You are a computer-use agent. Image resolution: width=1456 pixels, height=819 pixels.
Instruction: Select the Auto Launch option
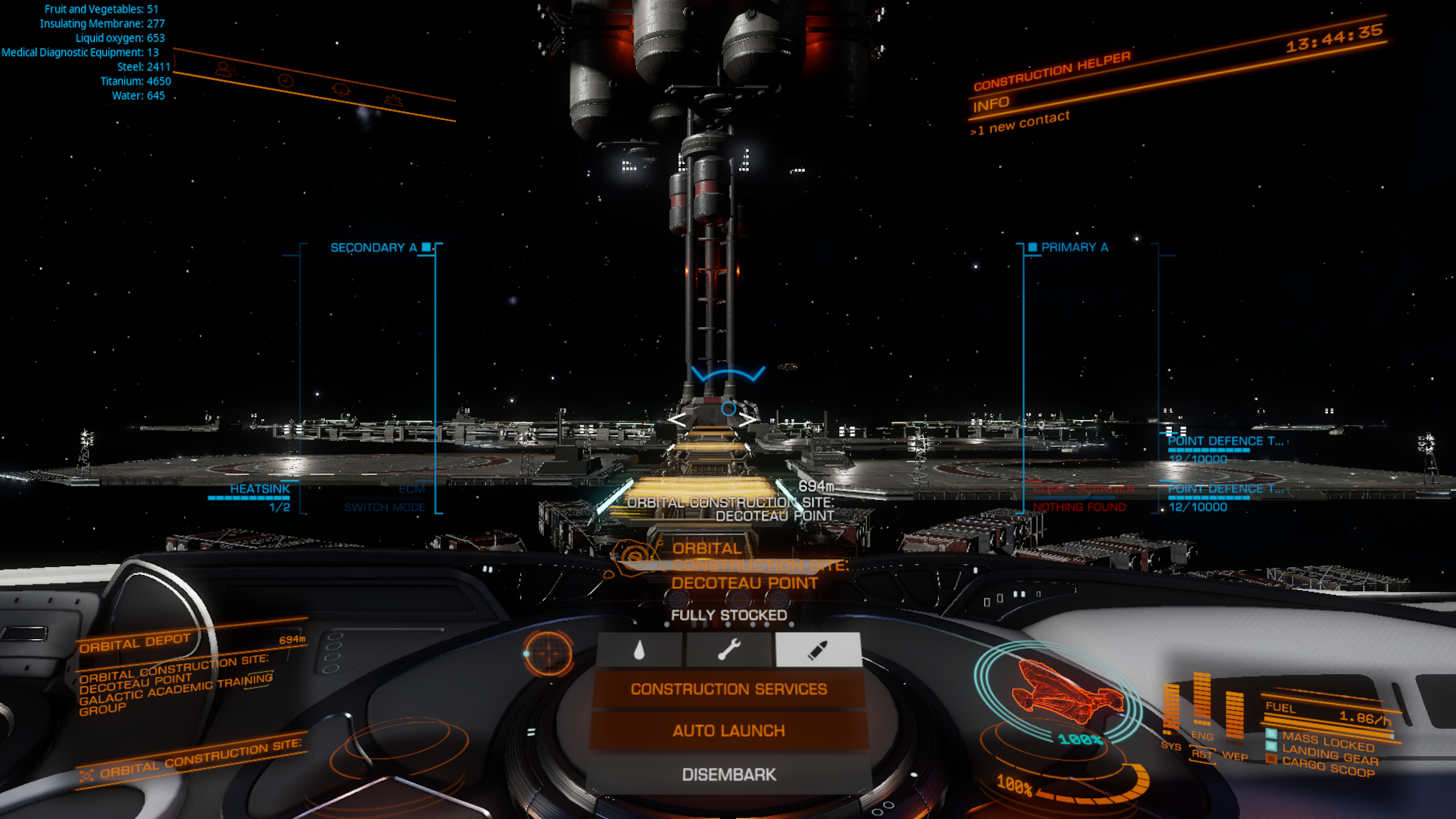click(728, 731)
